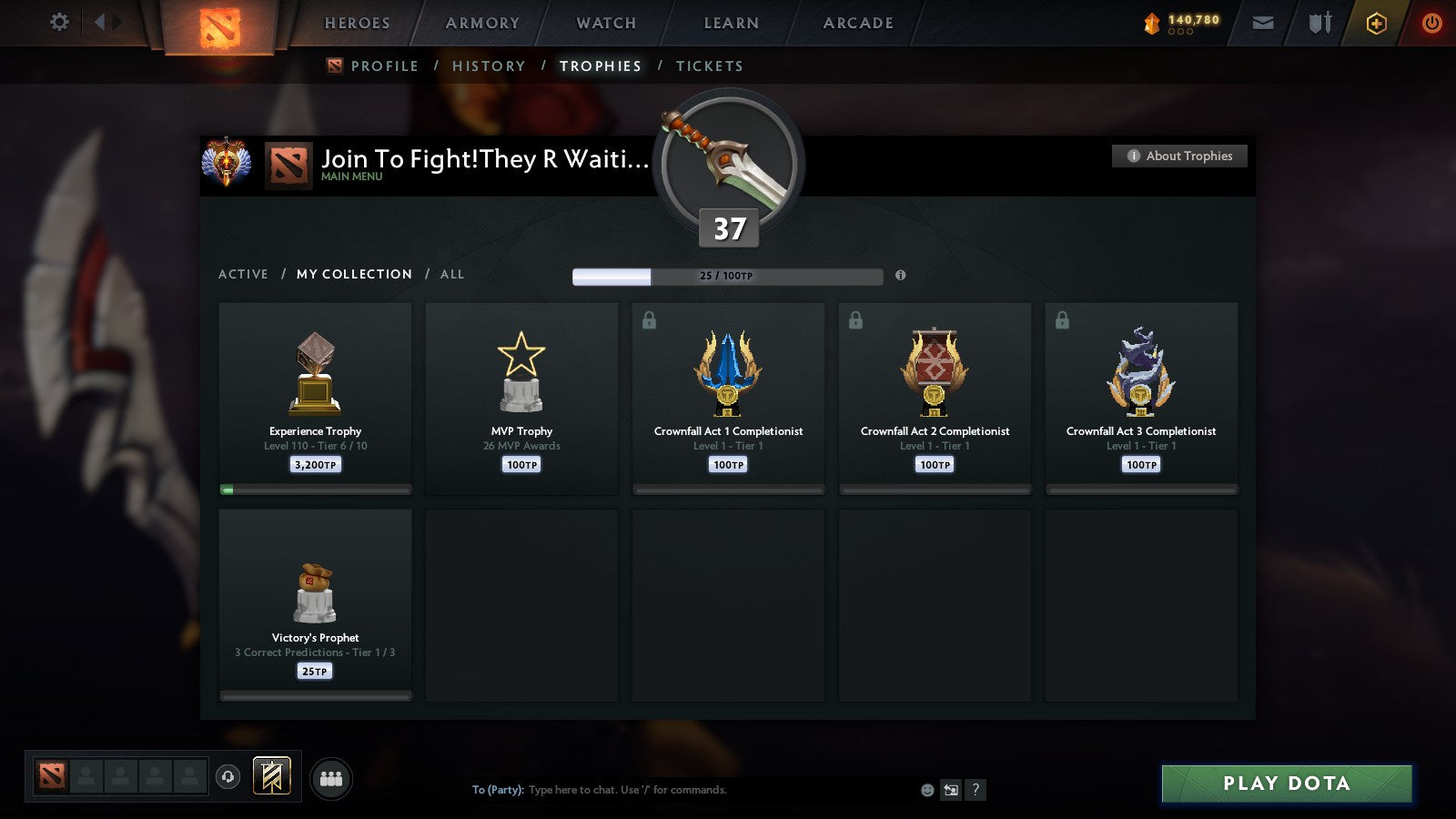Click the power/exit button top right
This screenshot has height=819, width=1456.
coord(1431,23)
